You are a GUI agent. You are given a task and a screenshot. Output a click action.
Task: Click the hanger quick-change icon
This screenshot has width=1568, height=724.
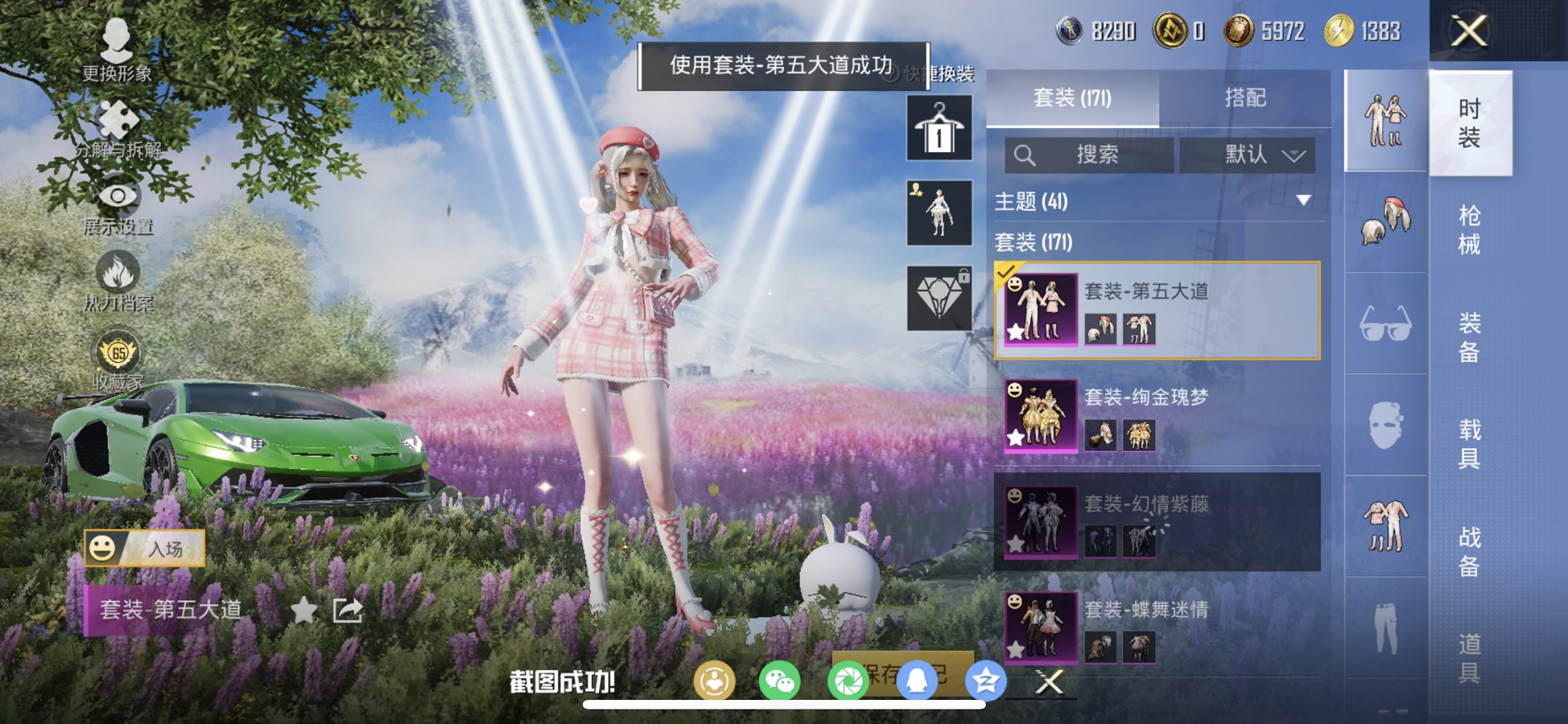tap(938, 128)
